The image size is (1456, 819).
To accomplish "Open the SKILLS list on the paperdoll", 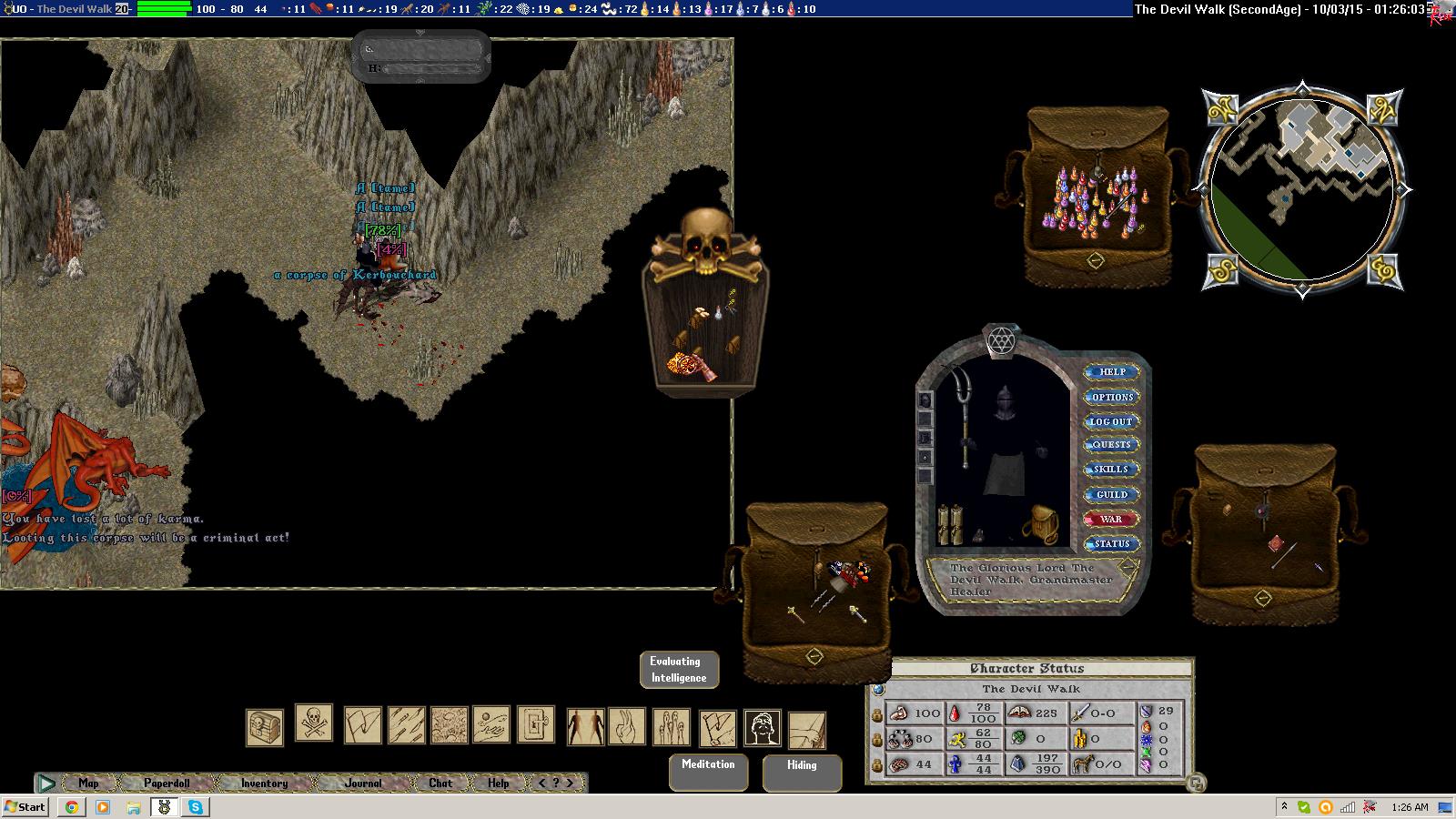I will [1111, 470].
